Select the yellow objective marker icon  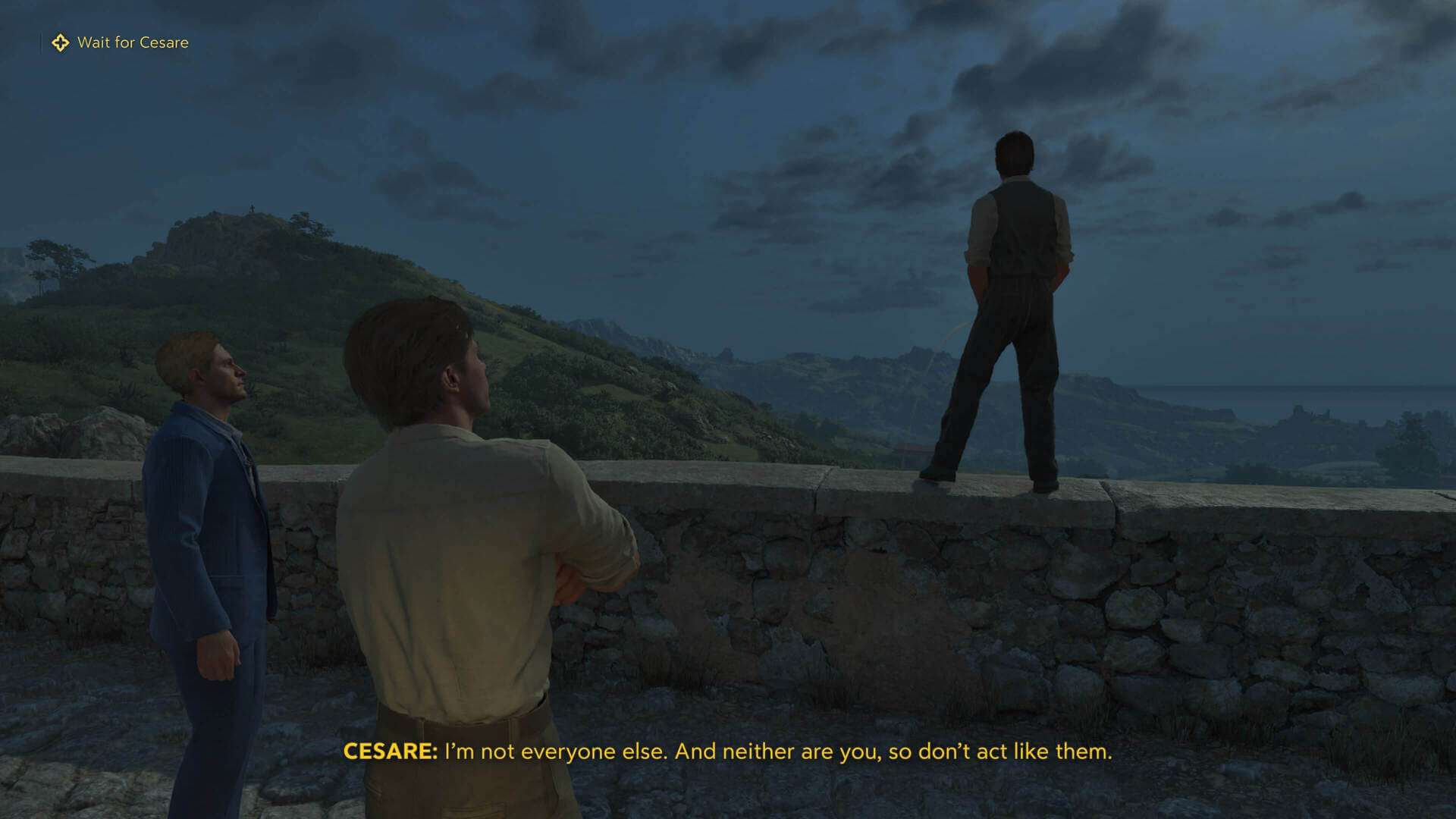click(60, 42)
